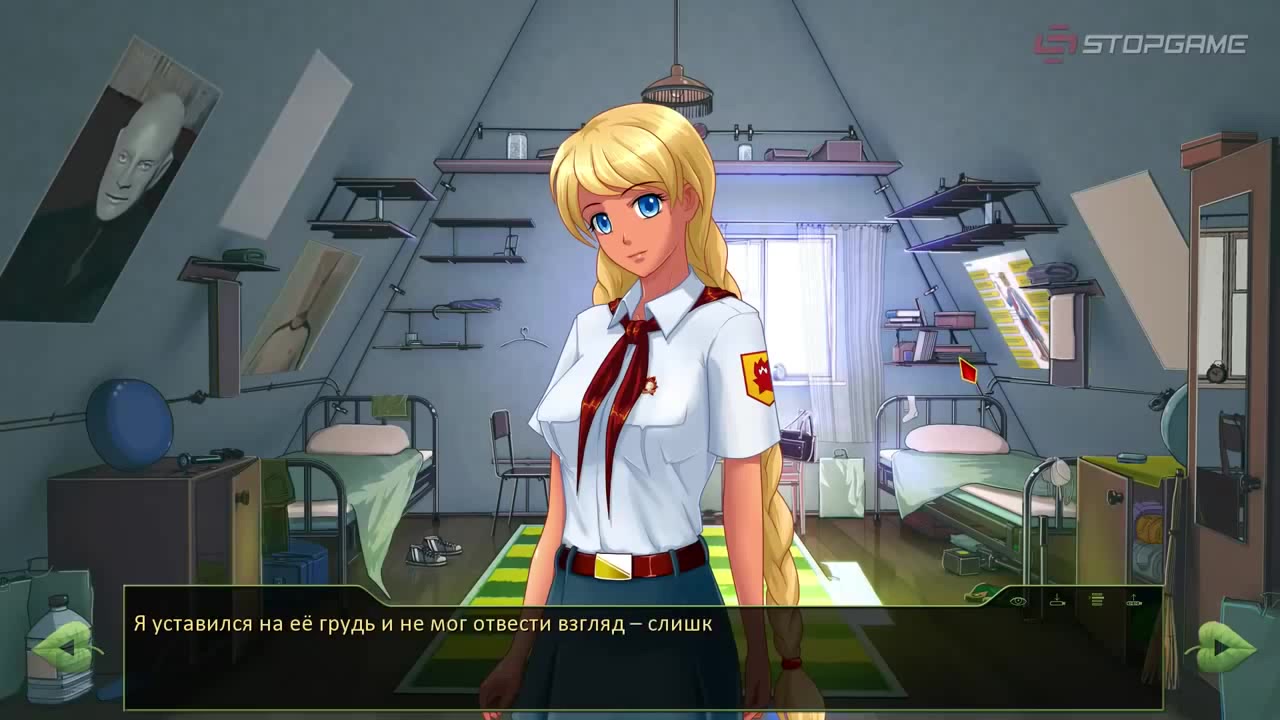
Task: Open the save menu (down-arrow icon)
Action: pyautogui.click(x=1057, y=601)
